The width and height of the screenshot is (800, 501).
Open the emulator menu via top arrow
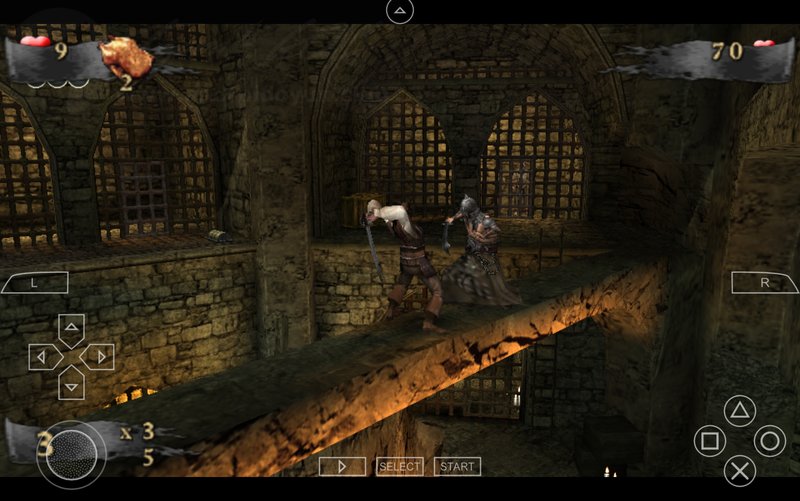[x=400, y=11]
